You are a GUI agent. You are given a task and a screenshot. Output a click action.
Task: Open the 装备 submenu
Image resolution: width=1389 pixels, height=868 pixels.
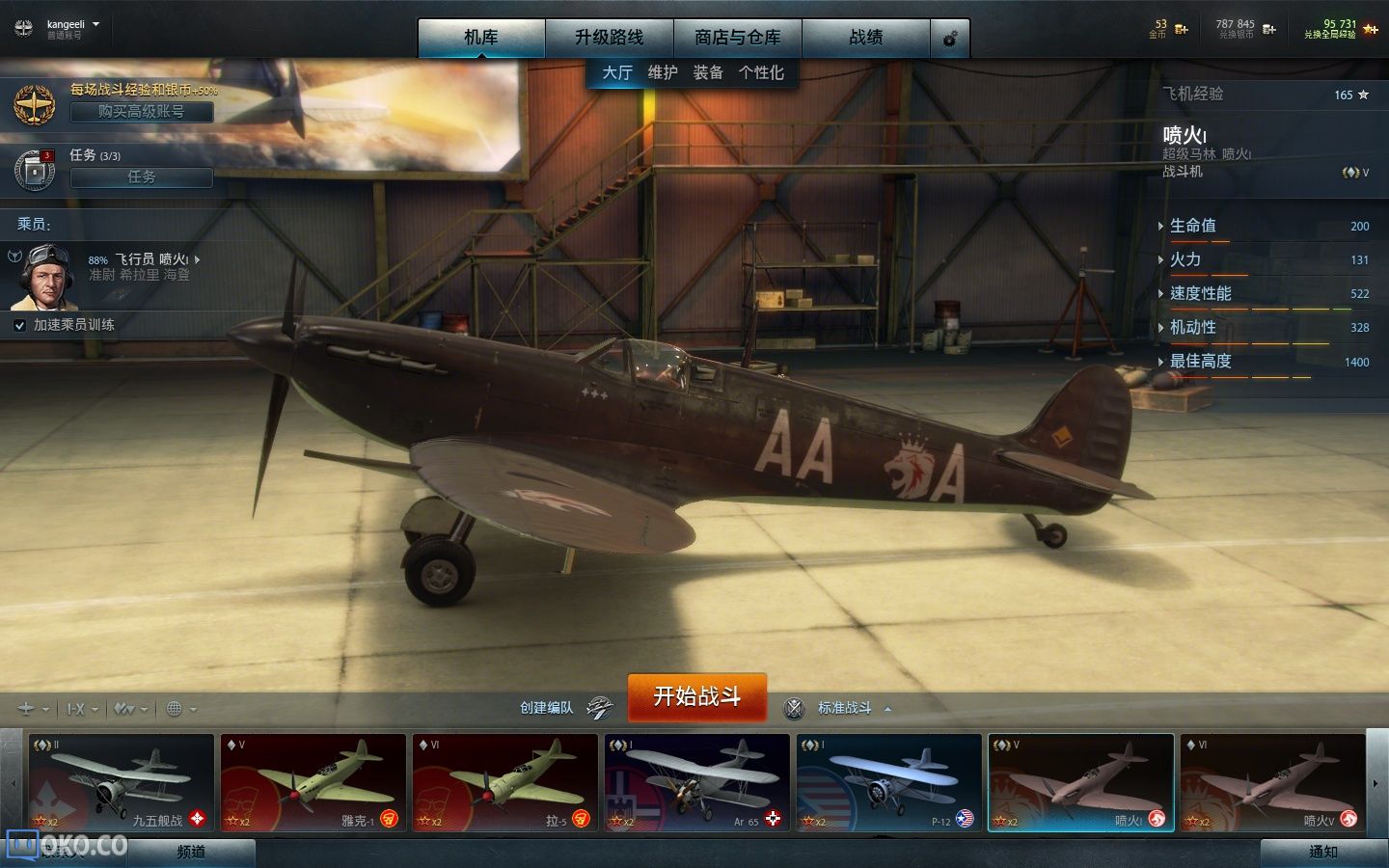[708, 72]
